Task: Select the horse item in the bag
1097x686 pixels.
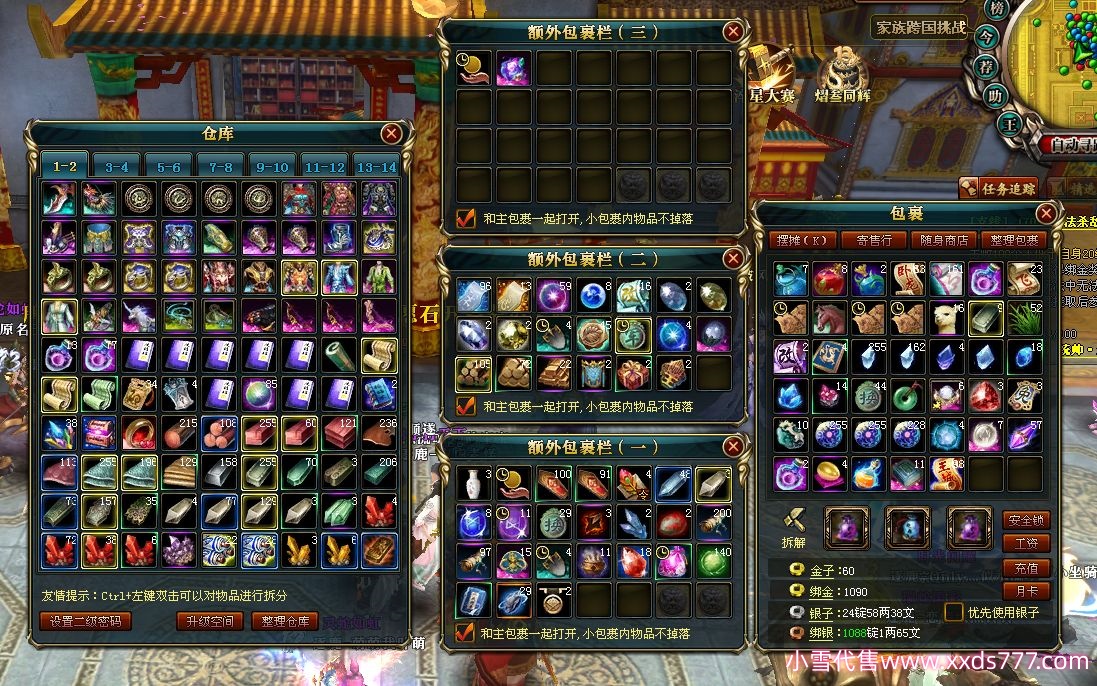Action: (x=829, y=317)
